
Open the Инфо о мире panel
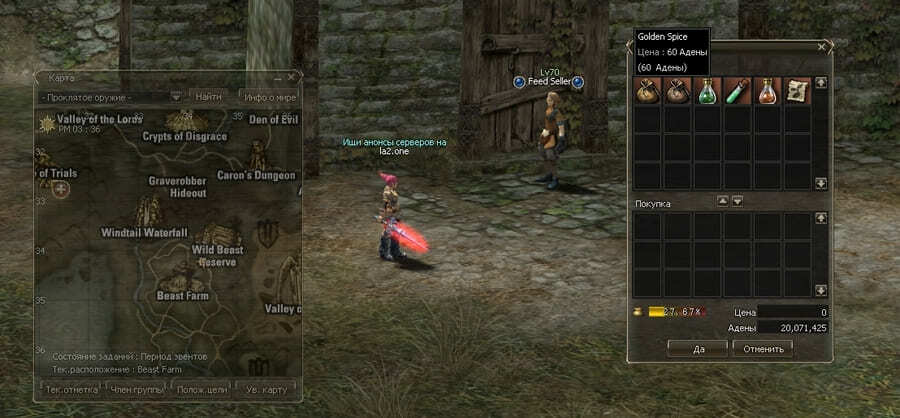[x=268, y=97]
